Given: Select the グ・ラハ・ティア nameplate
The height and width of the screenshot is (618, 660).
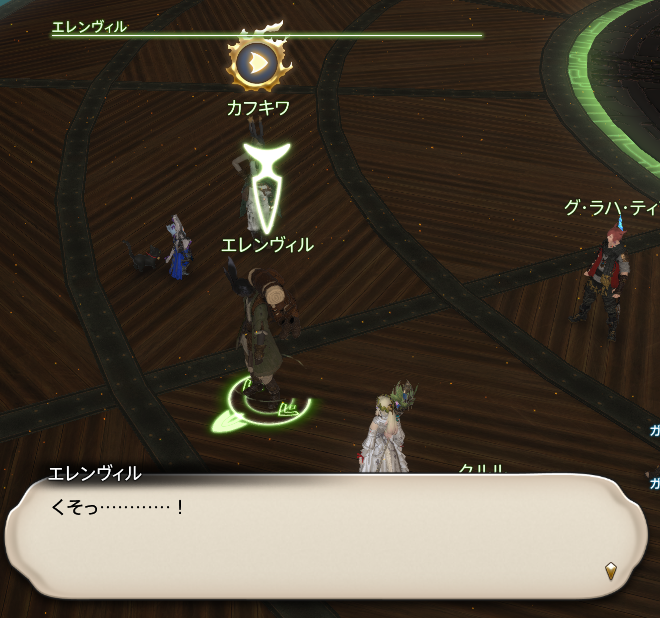Looking at the screenshot, I should (x=612, y=208).
